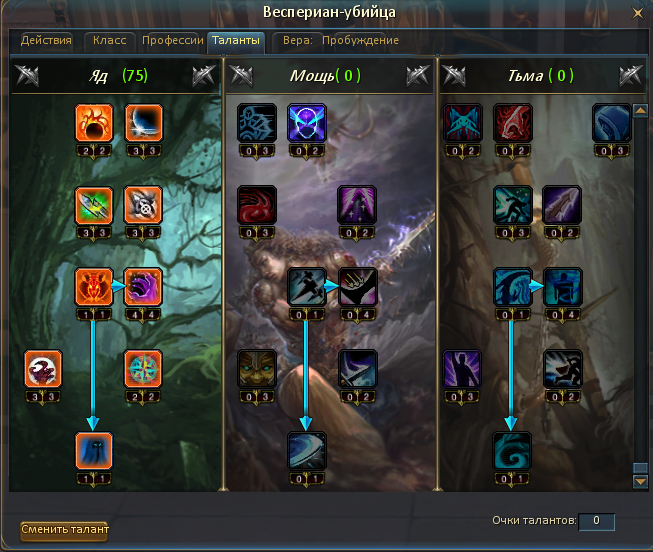The image size is (653, 552).
Task: Select the orange spider talent icon
Action: click(x=94, y=123)
